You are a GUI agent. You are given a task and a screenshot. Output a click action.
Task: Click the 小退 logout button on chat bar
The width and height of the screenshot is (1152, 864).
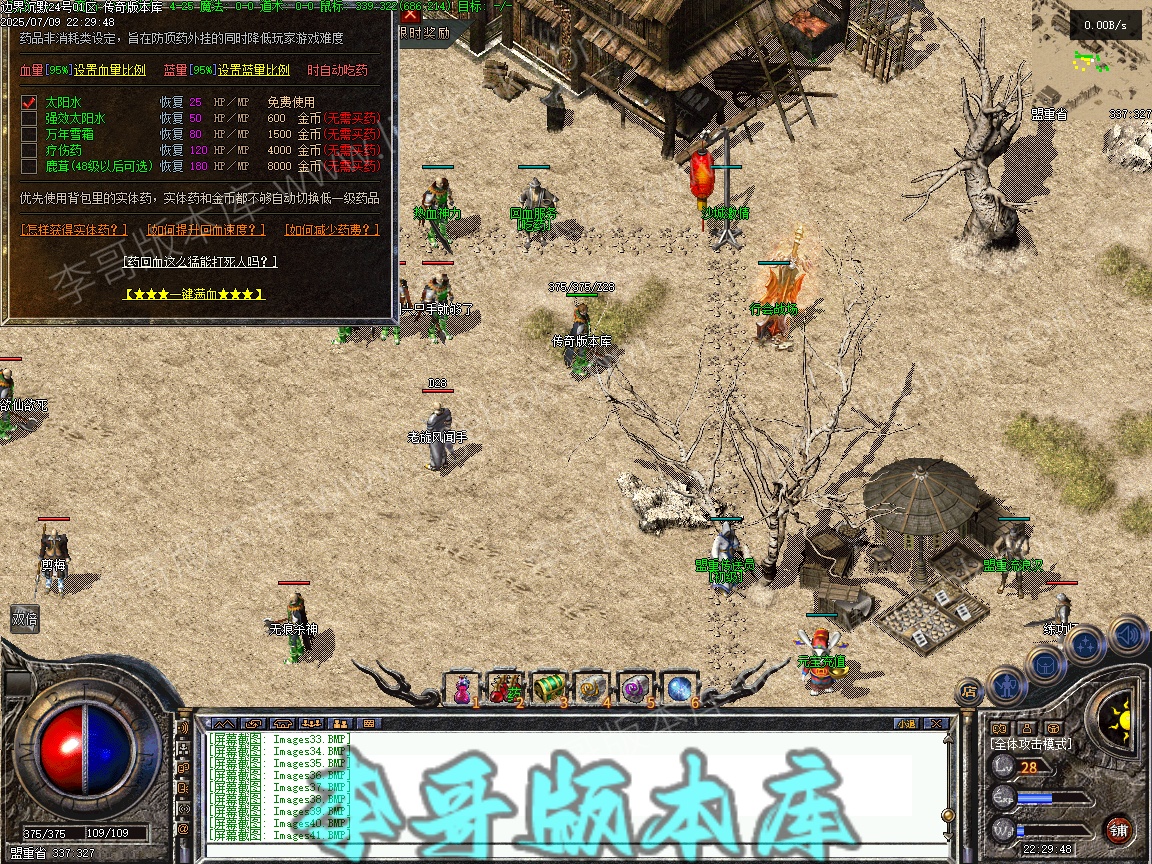point(906,723)
